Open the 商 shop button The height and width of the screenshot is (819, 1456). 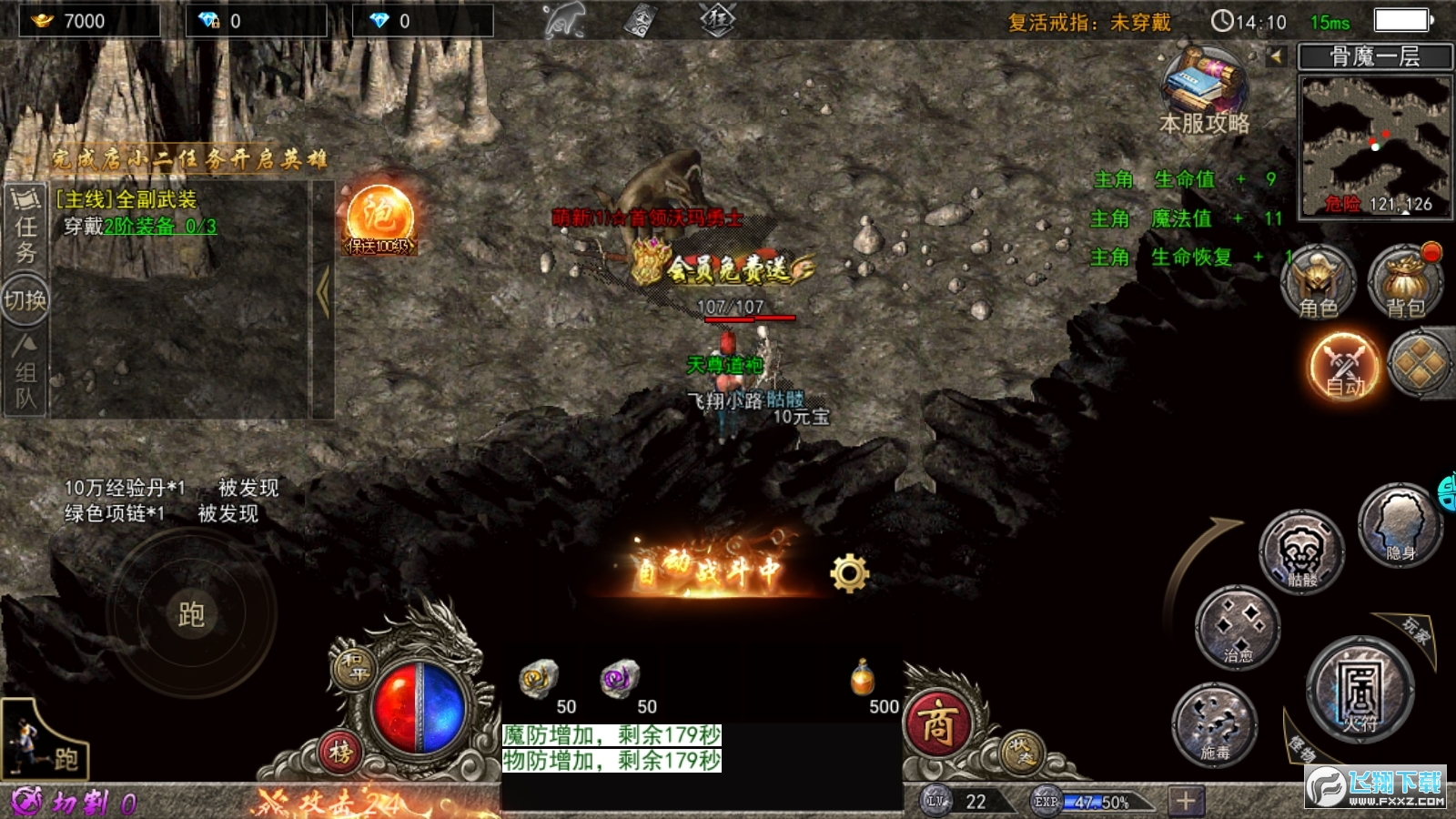pyautogui.click(x=937, y=725)
